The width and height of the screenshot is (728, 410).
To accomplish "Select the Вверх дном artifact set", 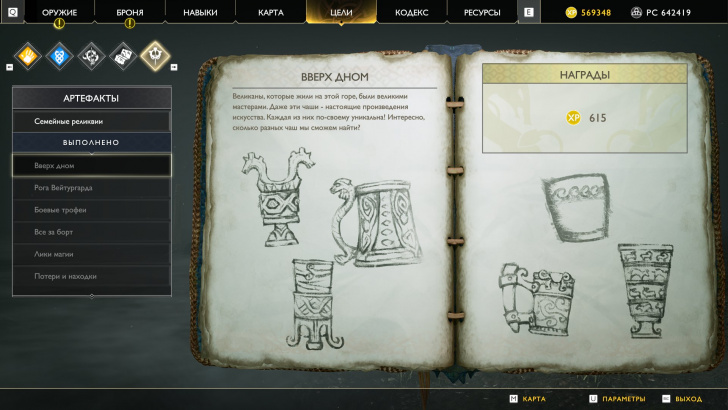I will (x=91, y=165).
